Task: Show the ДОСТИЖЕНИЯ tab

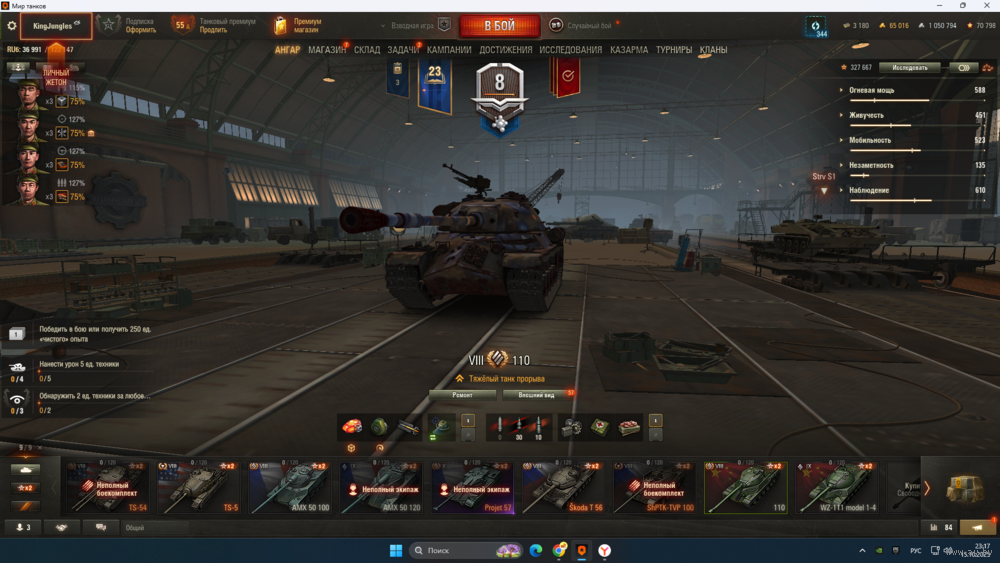Action: coord(505,50)
